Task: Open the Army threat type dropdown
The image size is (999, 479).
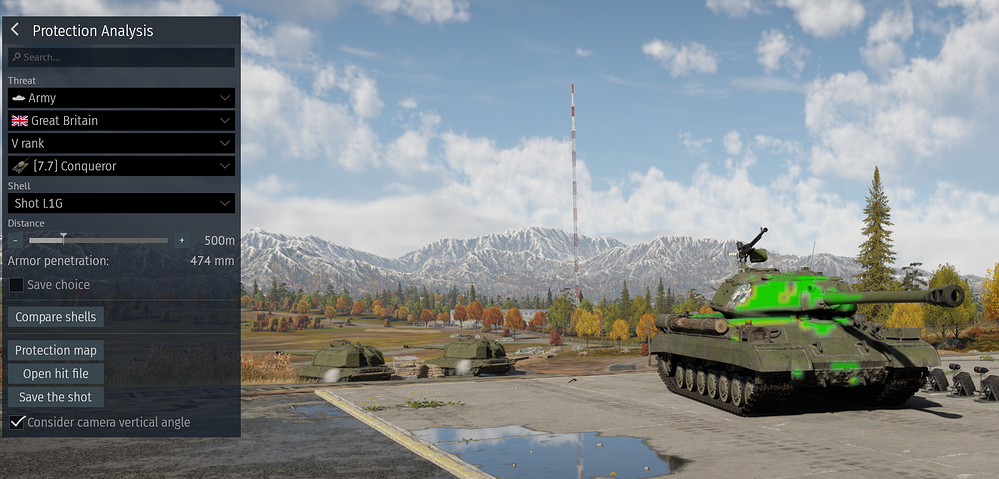Action: point(121,98)
